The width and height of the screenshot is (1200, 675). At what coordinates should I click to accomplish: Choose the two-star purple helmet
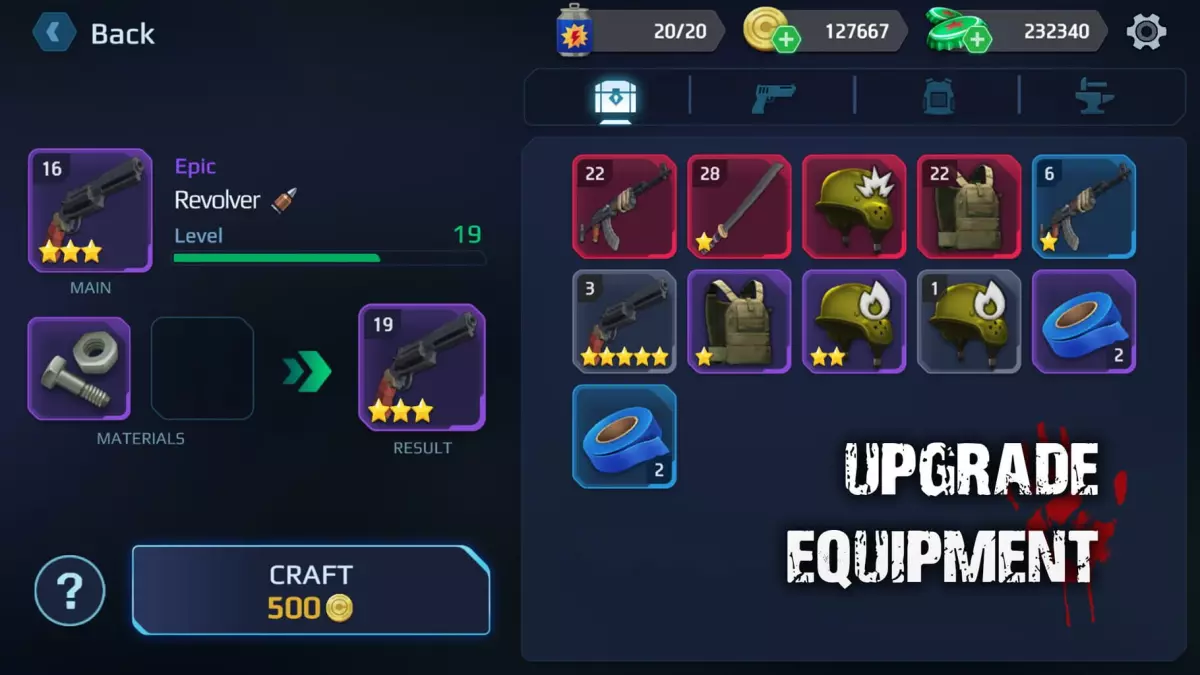854,322
